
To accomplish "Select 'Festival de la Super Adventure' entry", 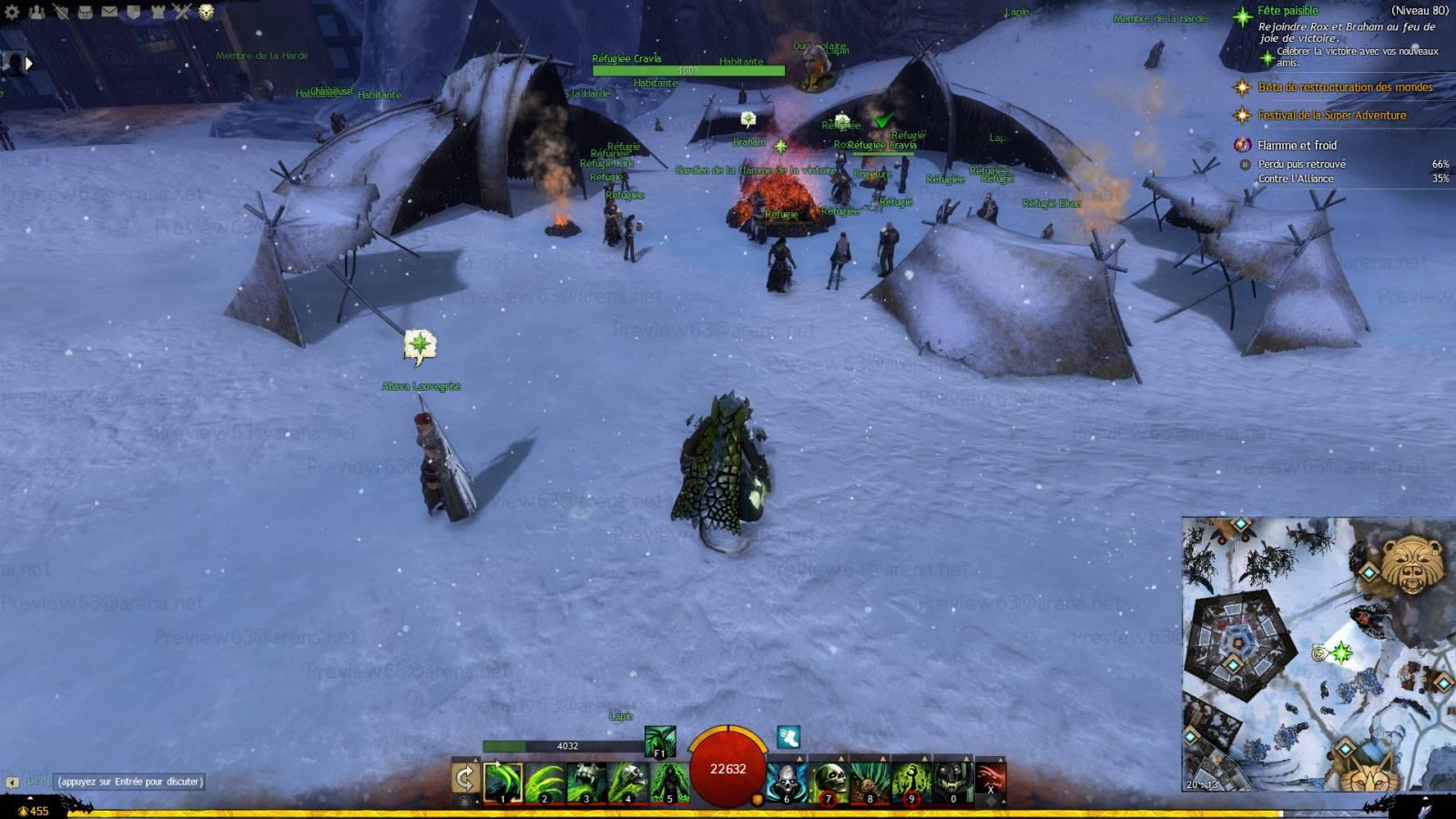I will 1331,116.
